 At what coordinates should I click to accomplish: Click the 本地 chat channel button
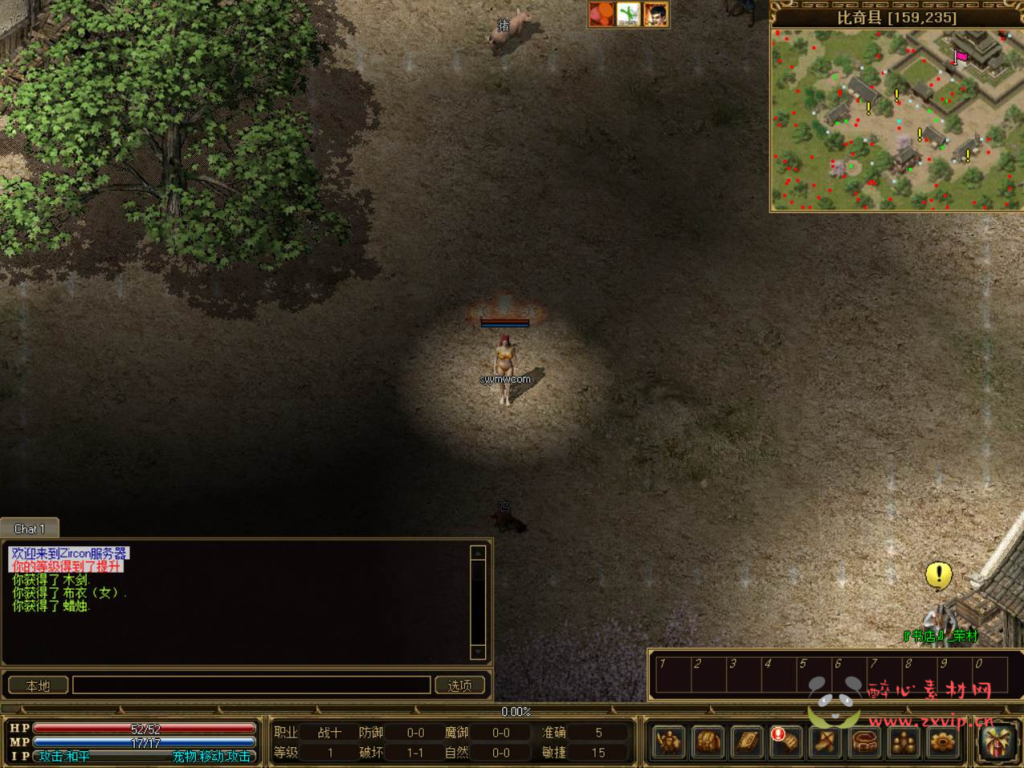[38, 685]
